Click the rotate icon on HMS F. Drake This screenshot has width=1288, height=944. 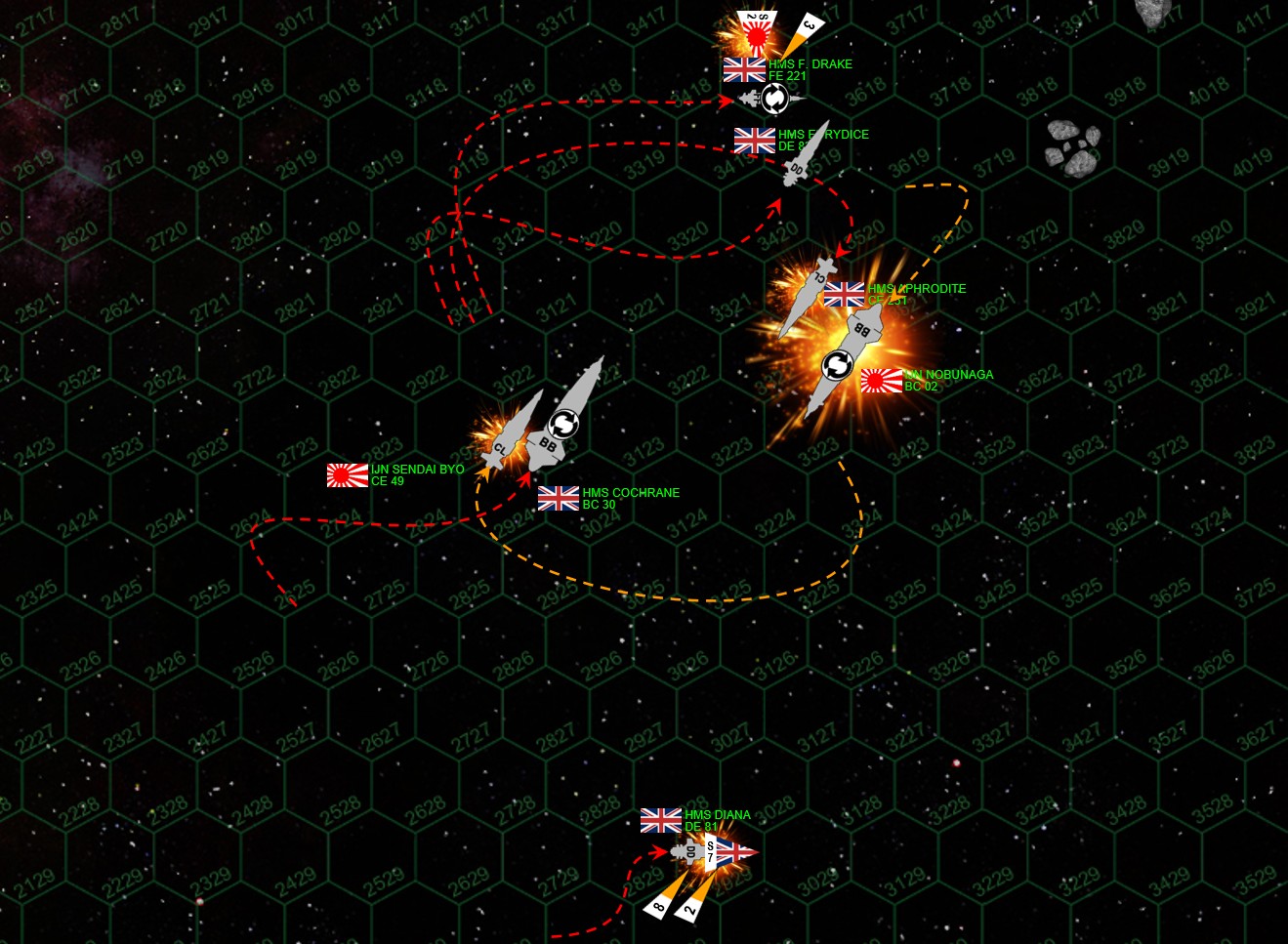pyautogui.click(x=774, y=99)
